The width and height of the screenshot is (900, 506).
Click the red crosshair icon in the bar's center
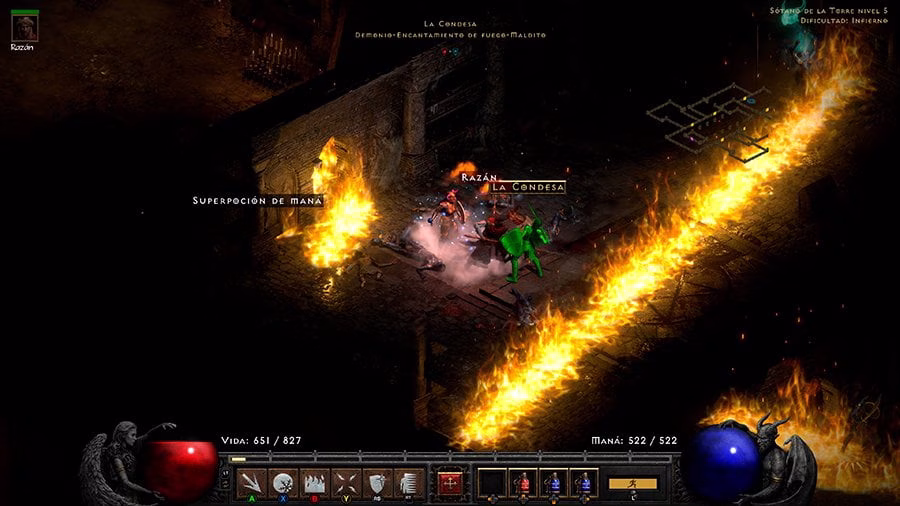click(450, 483)
